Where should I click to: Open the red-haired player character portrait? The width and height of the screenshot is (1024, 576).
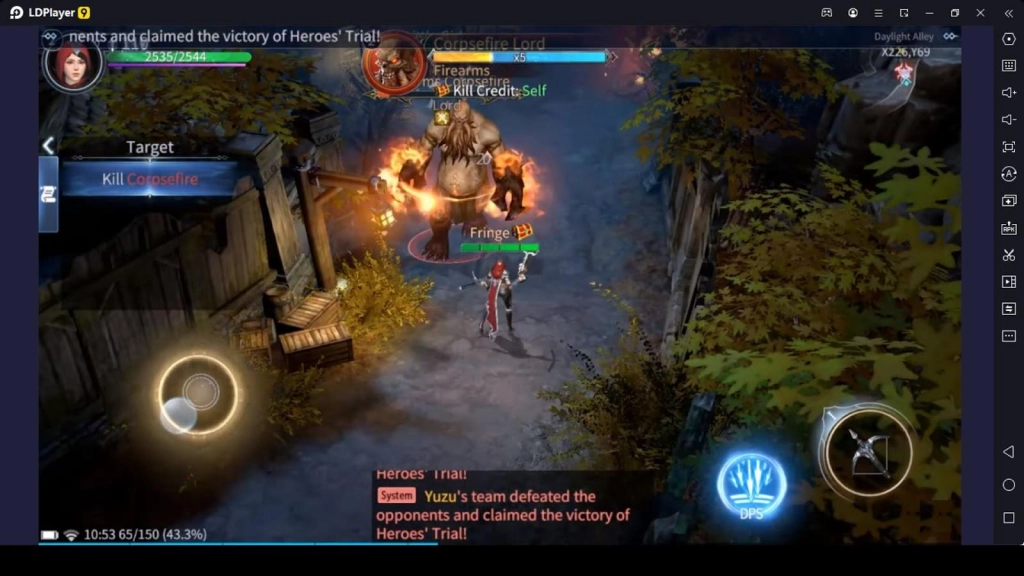(x=73, y=63)
